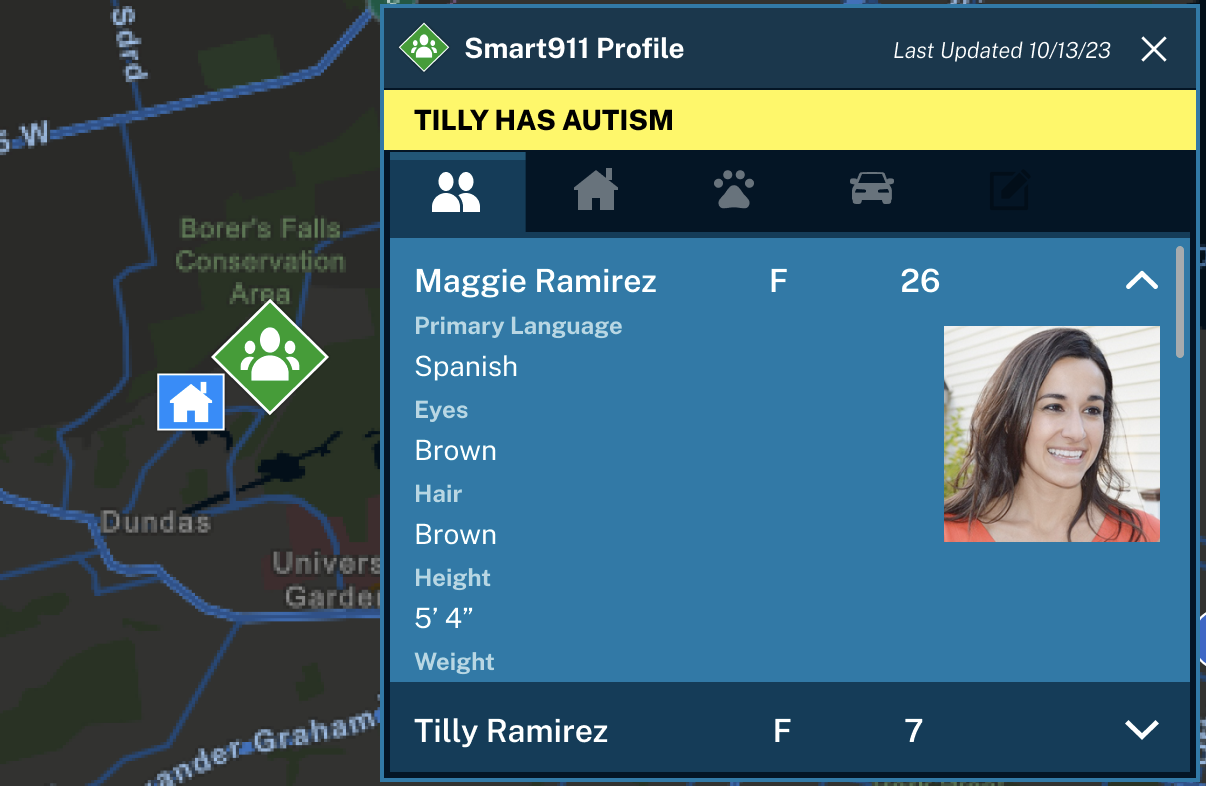Switch to the vehicle car tab
1206x786 pixels.
(872, 190)
